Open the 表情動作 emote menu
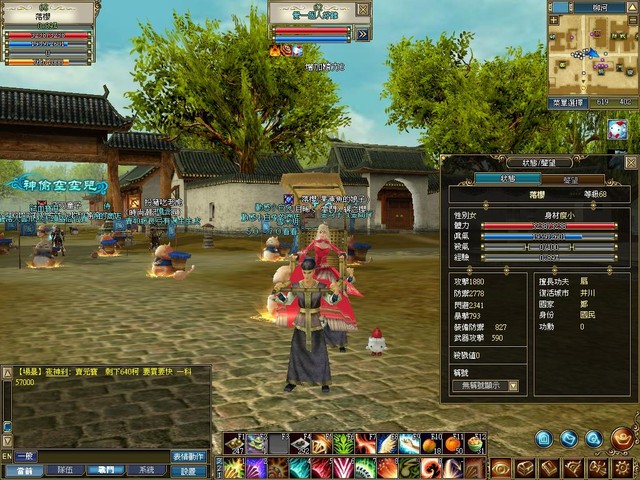 pyautogui.click(x=190, y=456)
